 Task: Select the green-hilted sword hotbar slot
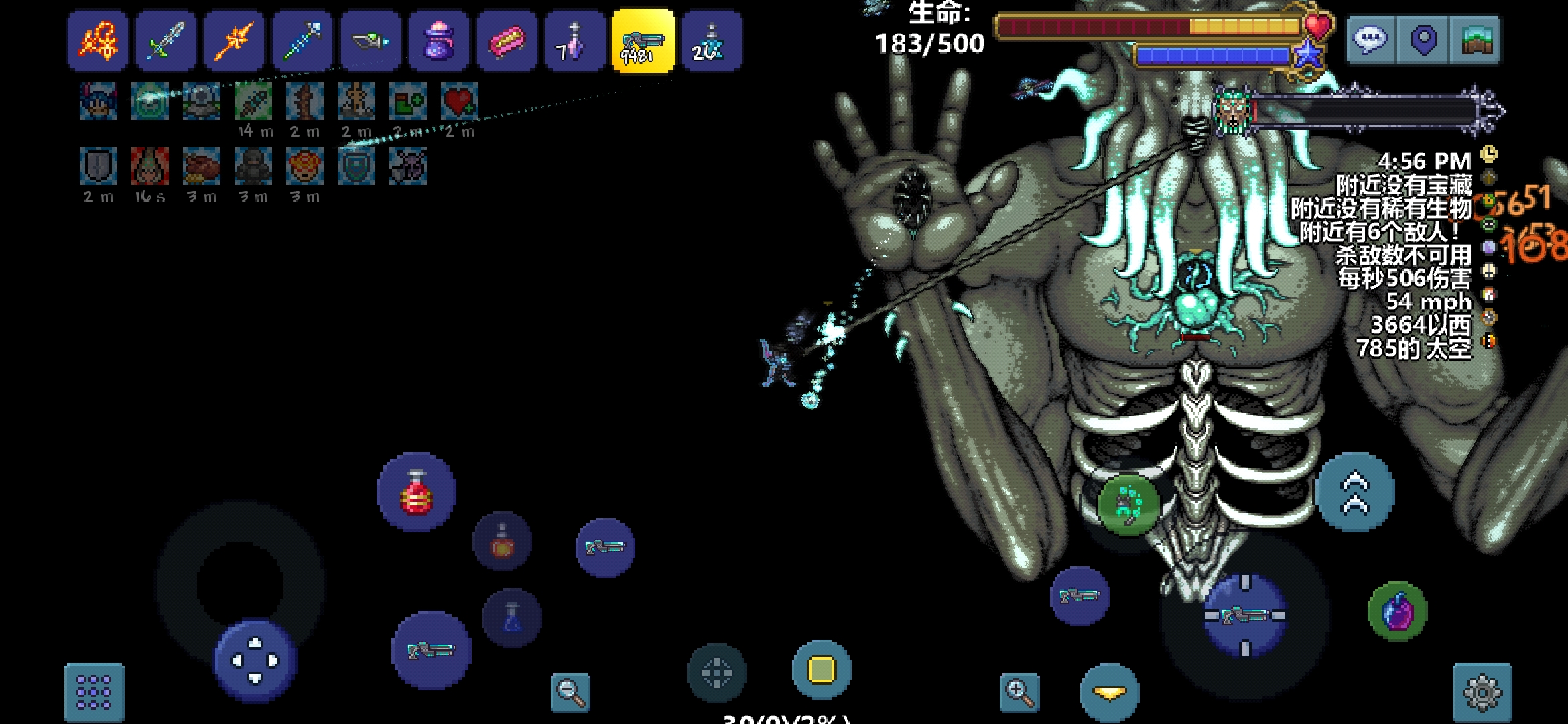tap(166, 41)
